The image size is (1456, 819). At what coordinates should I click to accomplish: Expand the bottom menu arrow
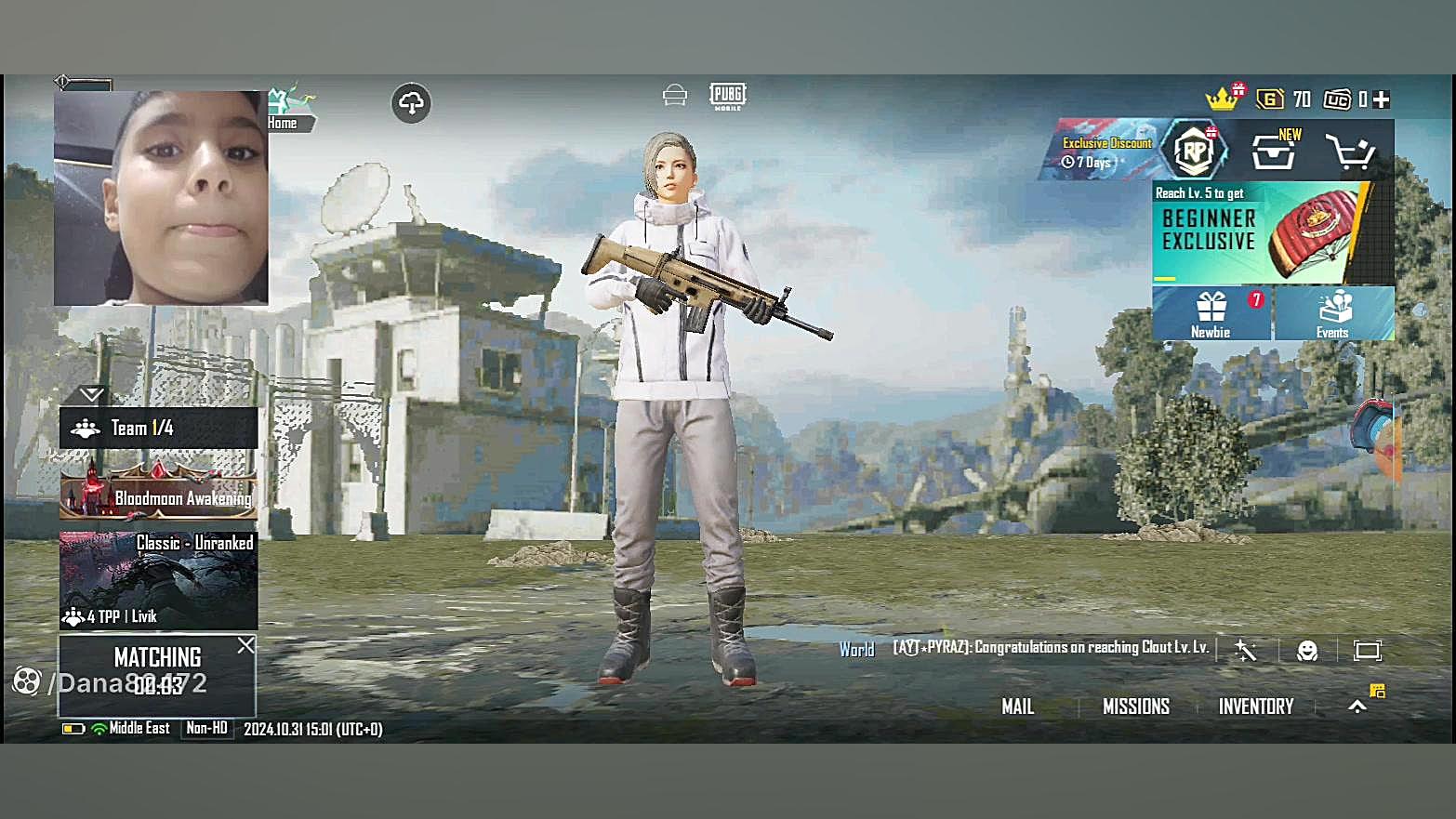[x=1357, y=707]
